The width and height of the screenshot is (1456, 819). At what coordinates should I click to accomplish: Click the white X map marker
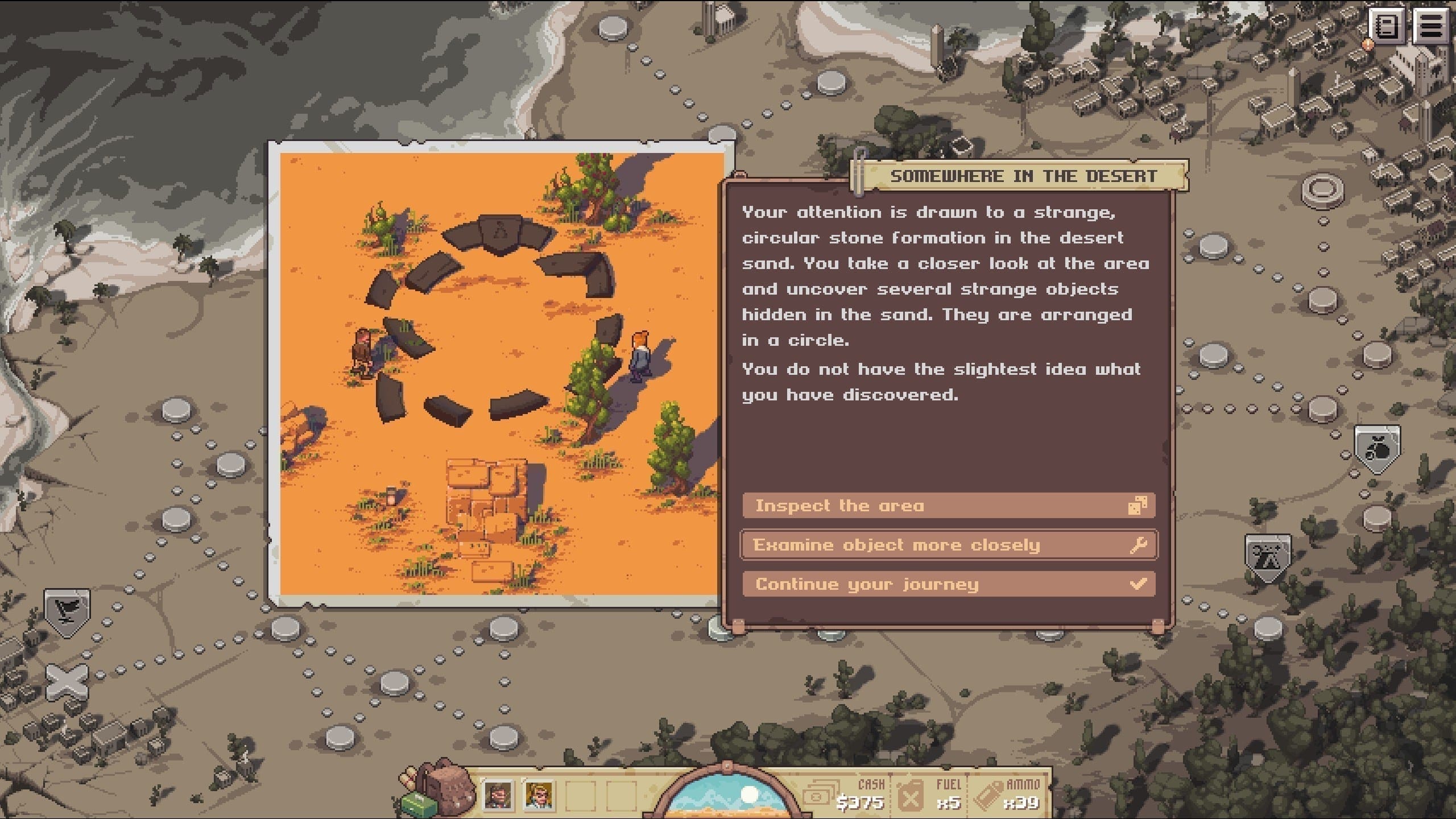[x=67, y=681]
